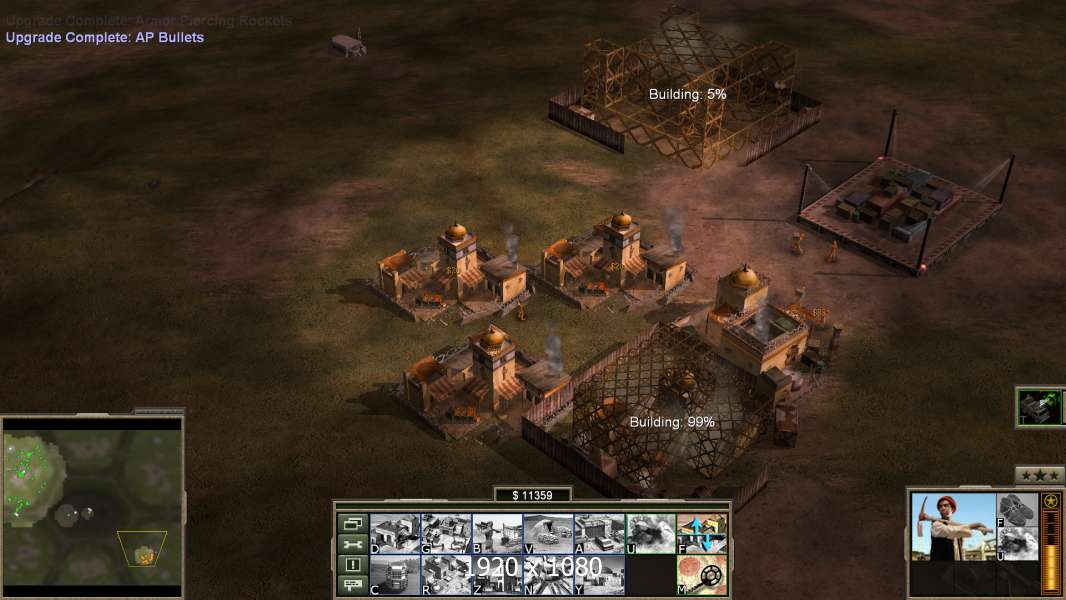Viewport: 1066px width, 600px height.
Task: Select the truck icon labeled C
Action: point(395,575)
